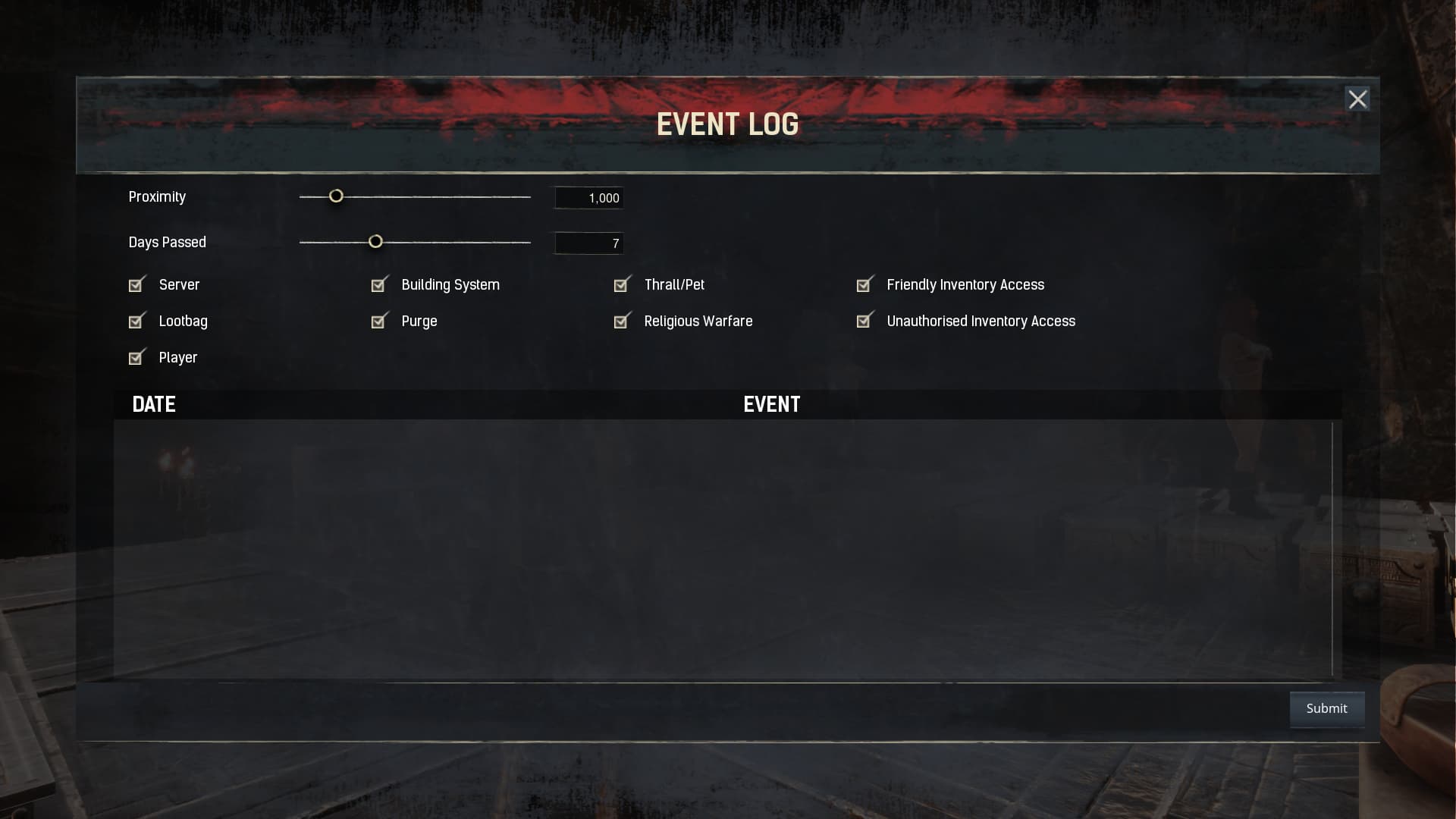Click the EVENT LOG title banner

(x=727, y=124)
